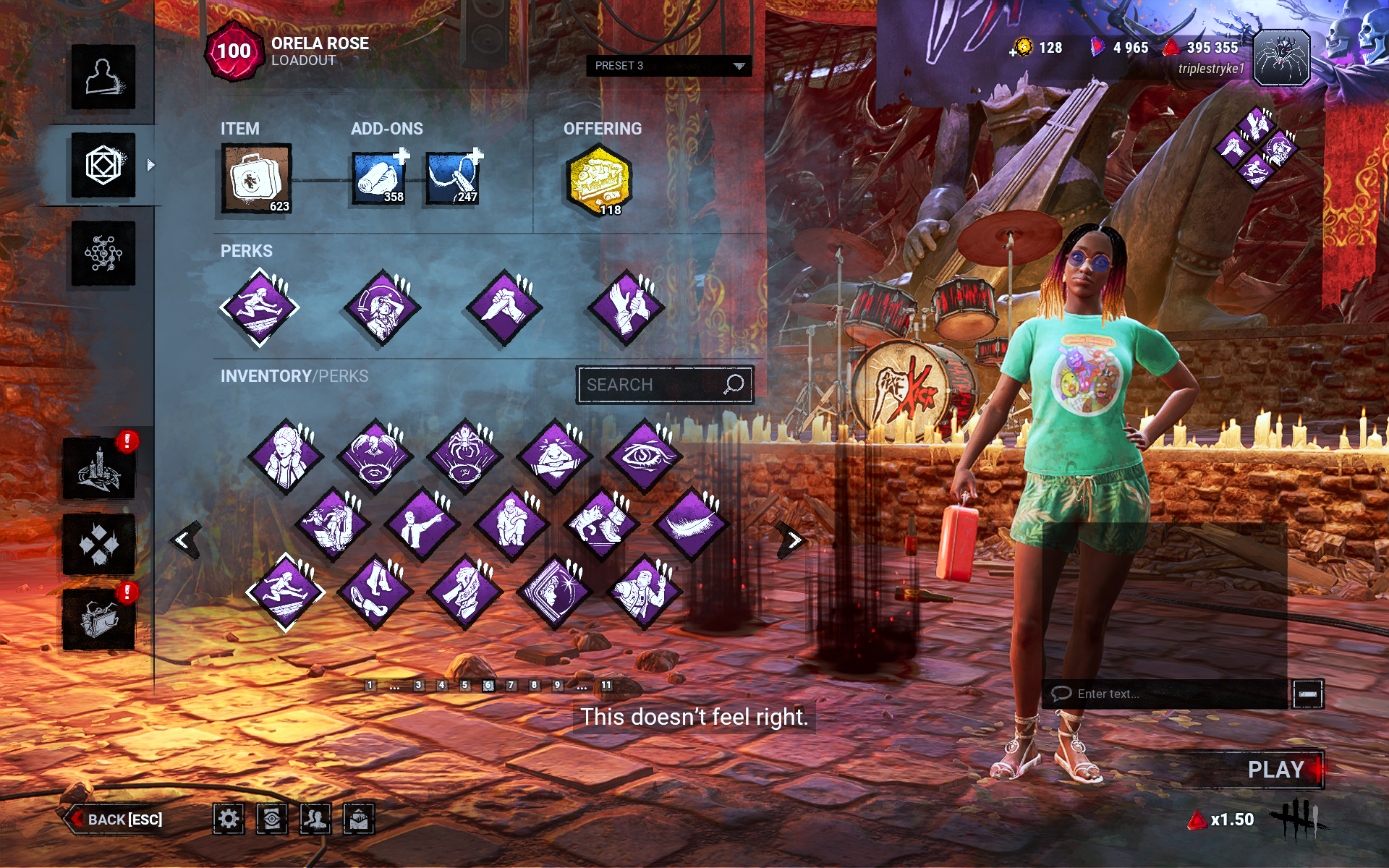Choose the bandage roll add-on slot
1389x868 pixels.
tap(379, 178)
